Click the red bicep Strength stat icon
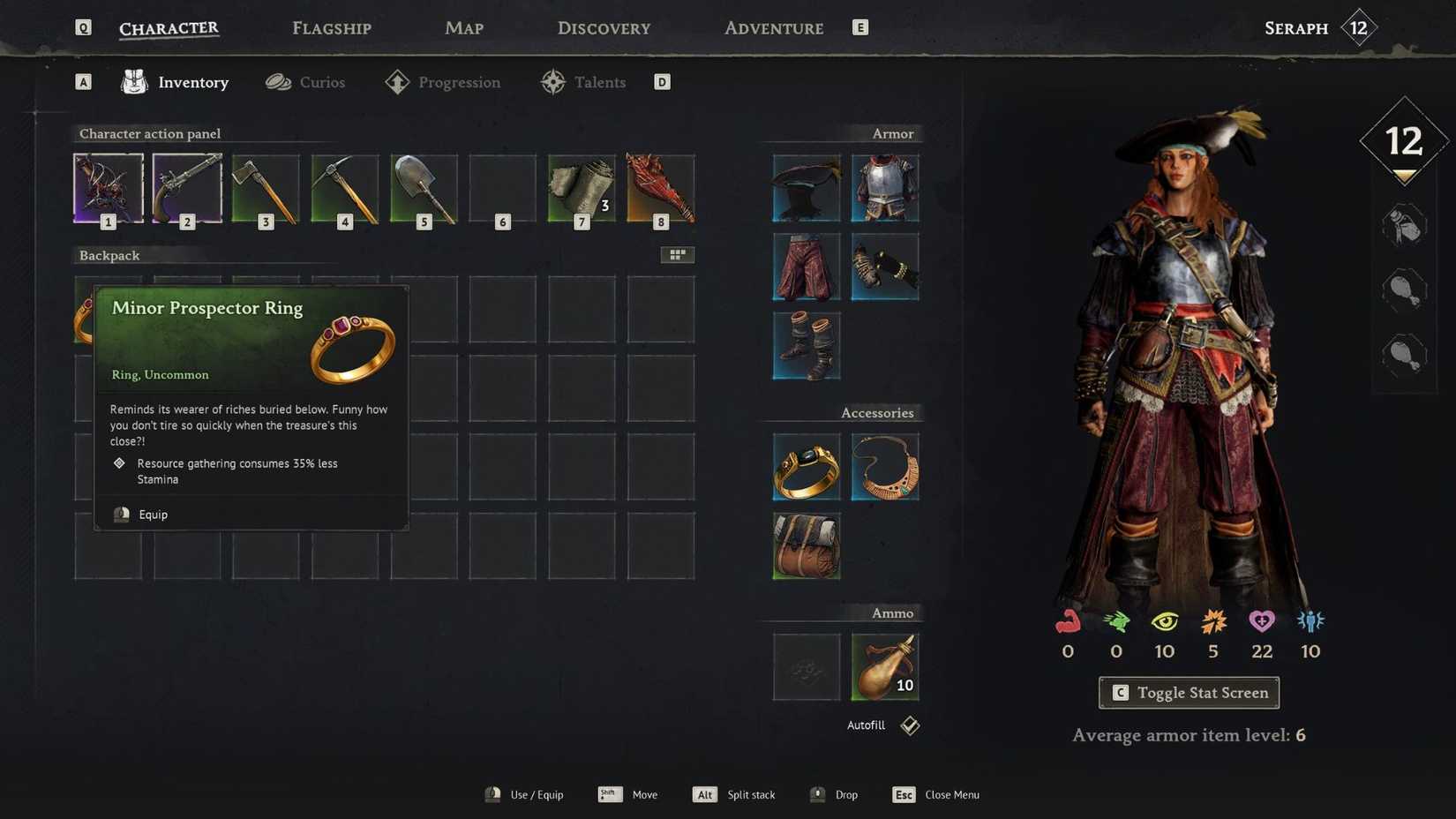 [x=1067, y=622]
